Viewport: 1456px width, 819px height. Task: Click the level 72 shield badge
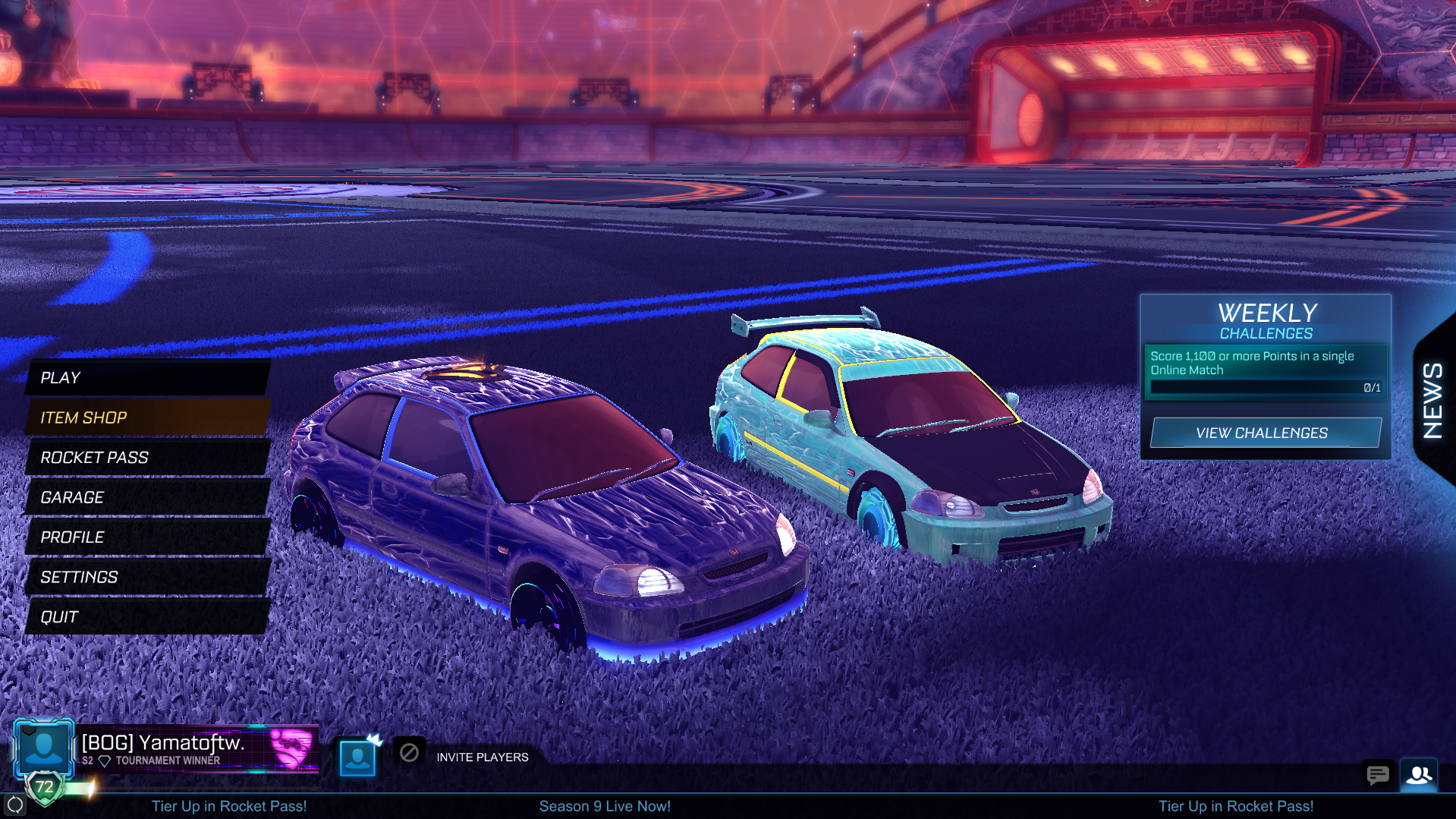(45, 787)
